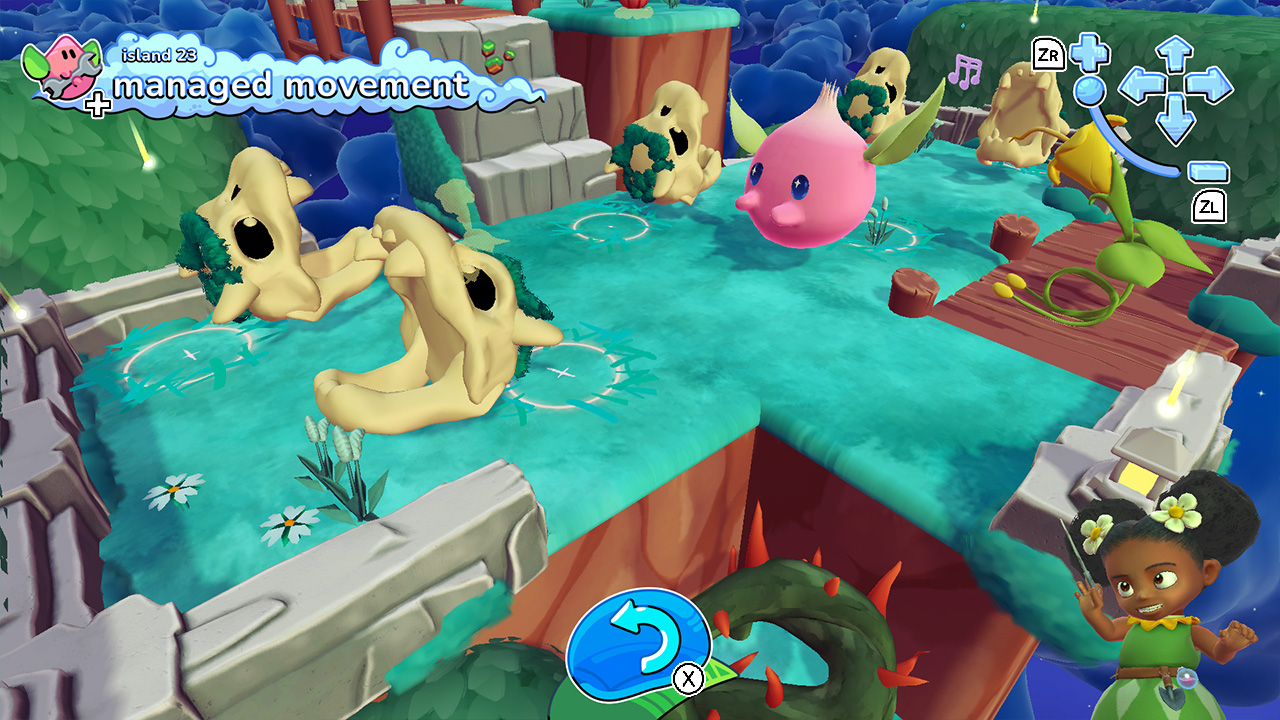1280x720 pixels.
Task: Click the right camera pan arrow
Action: tap(1208, 86)
